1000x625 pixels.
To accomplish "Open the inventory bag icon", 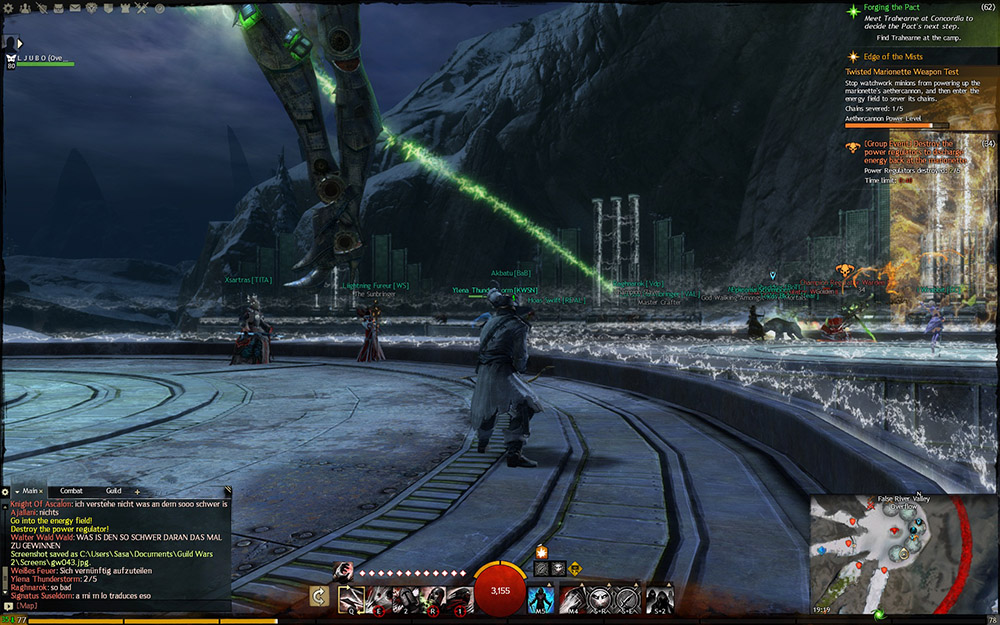I will (63, 9).
